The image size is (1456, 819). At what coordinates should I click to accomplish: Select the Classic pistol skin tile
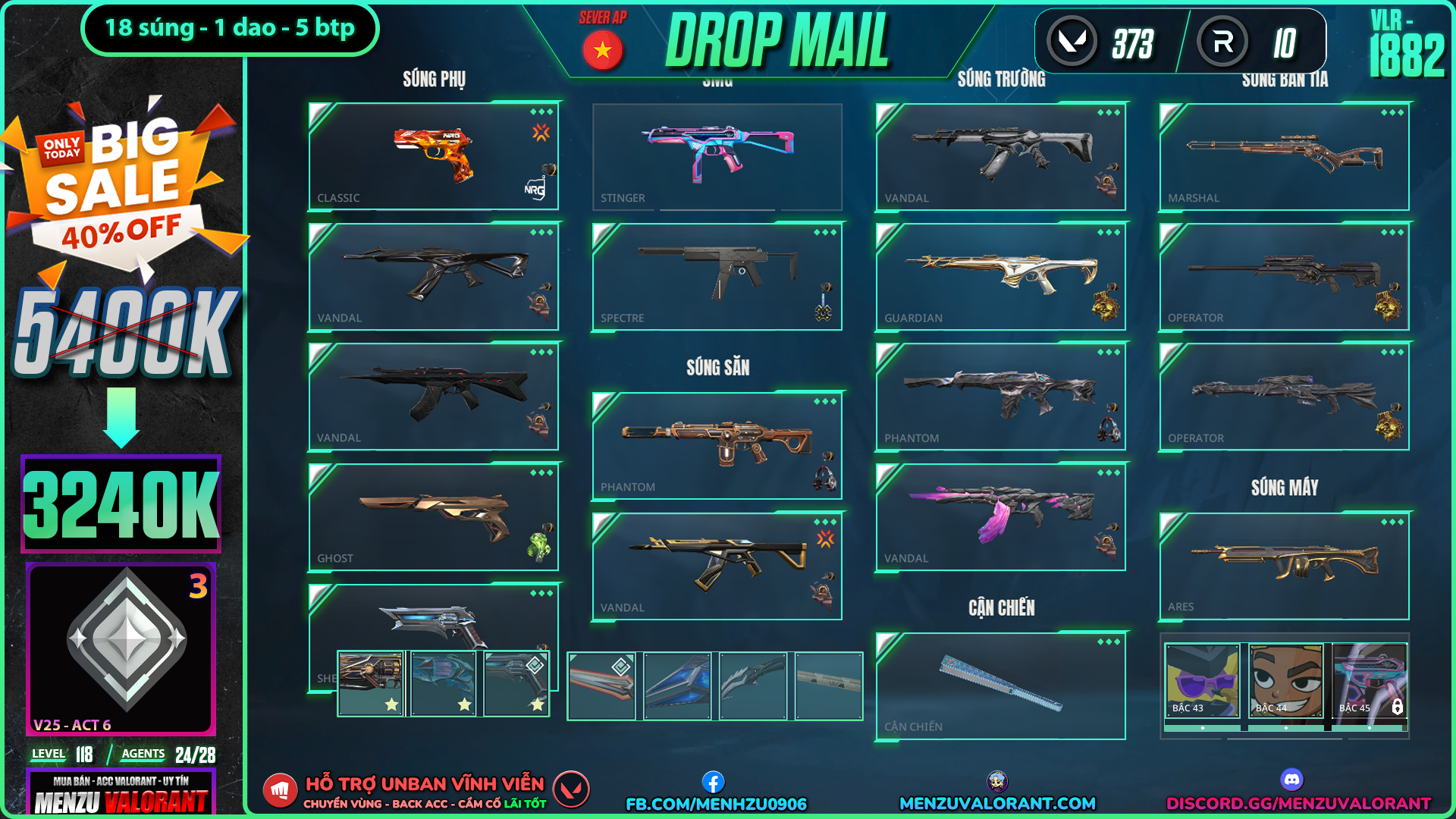click(x=433, y=156)
